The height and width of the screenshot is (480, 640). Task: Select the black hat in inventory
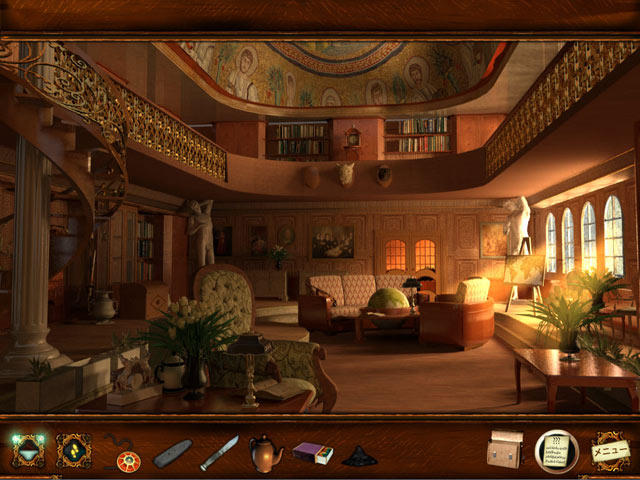359,455
